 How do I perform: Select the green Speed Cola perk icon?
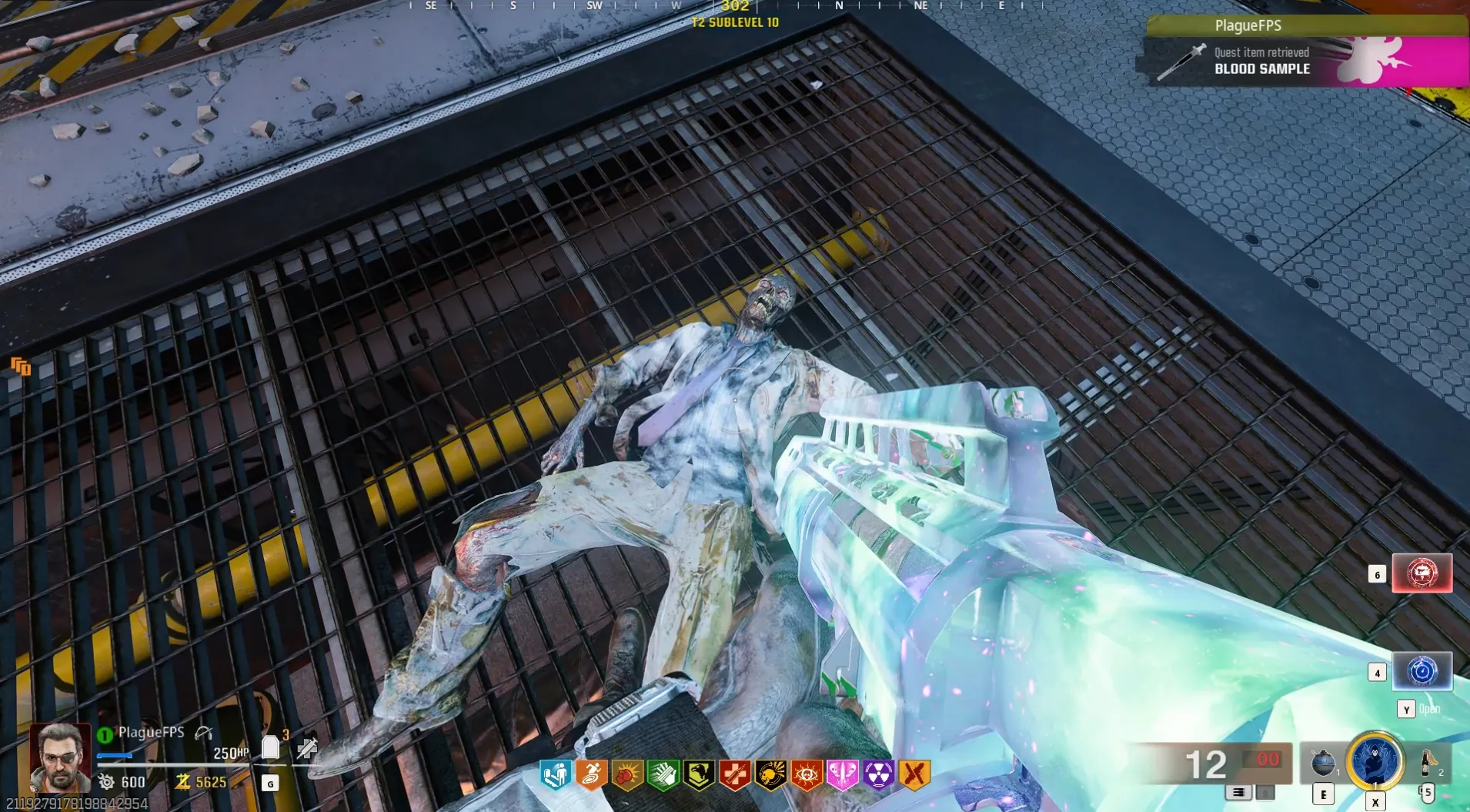(663, 775)
